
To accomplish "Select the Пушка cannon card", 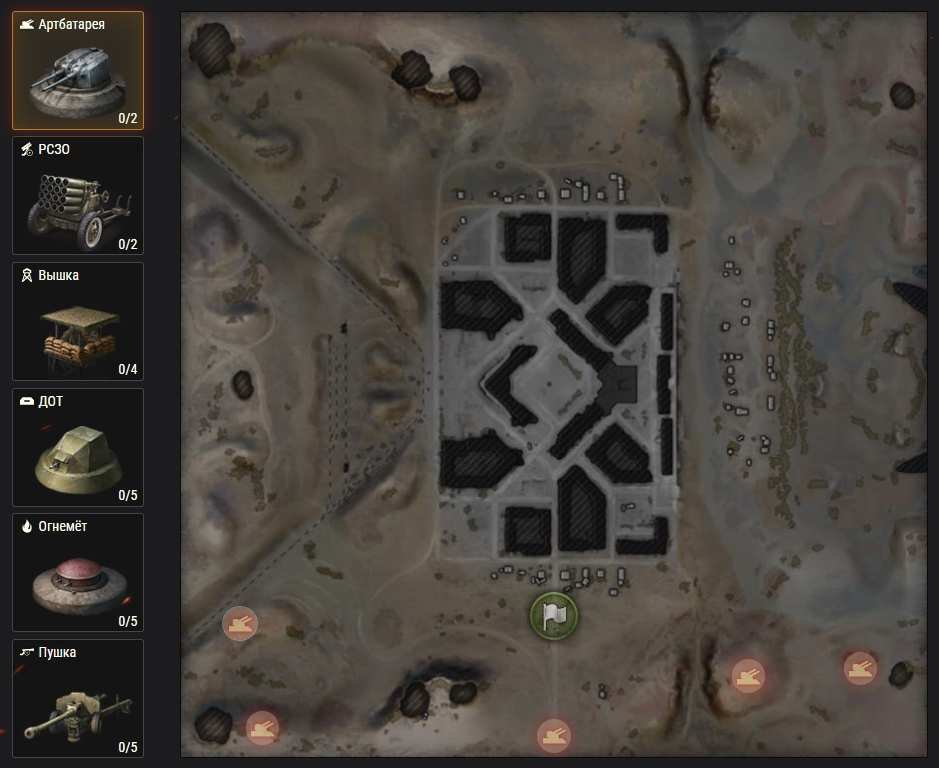I will (78, 699).
